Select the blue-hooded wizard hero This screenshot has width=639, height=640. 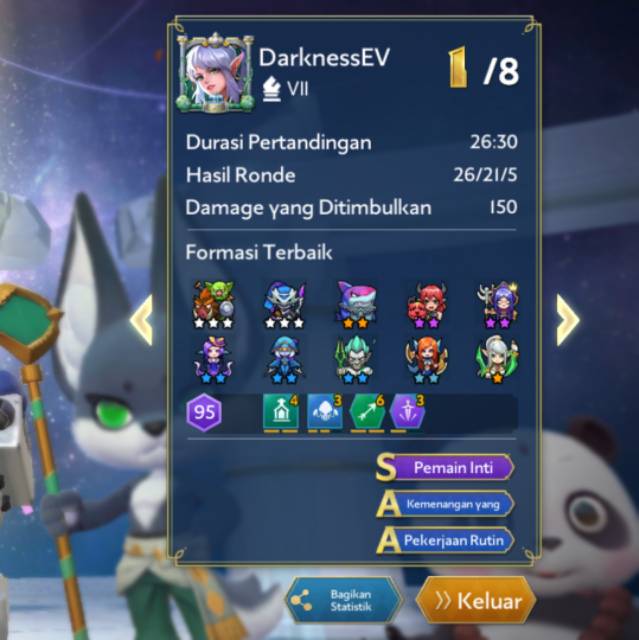[284, 360]
